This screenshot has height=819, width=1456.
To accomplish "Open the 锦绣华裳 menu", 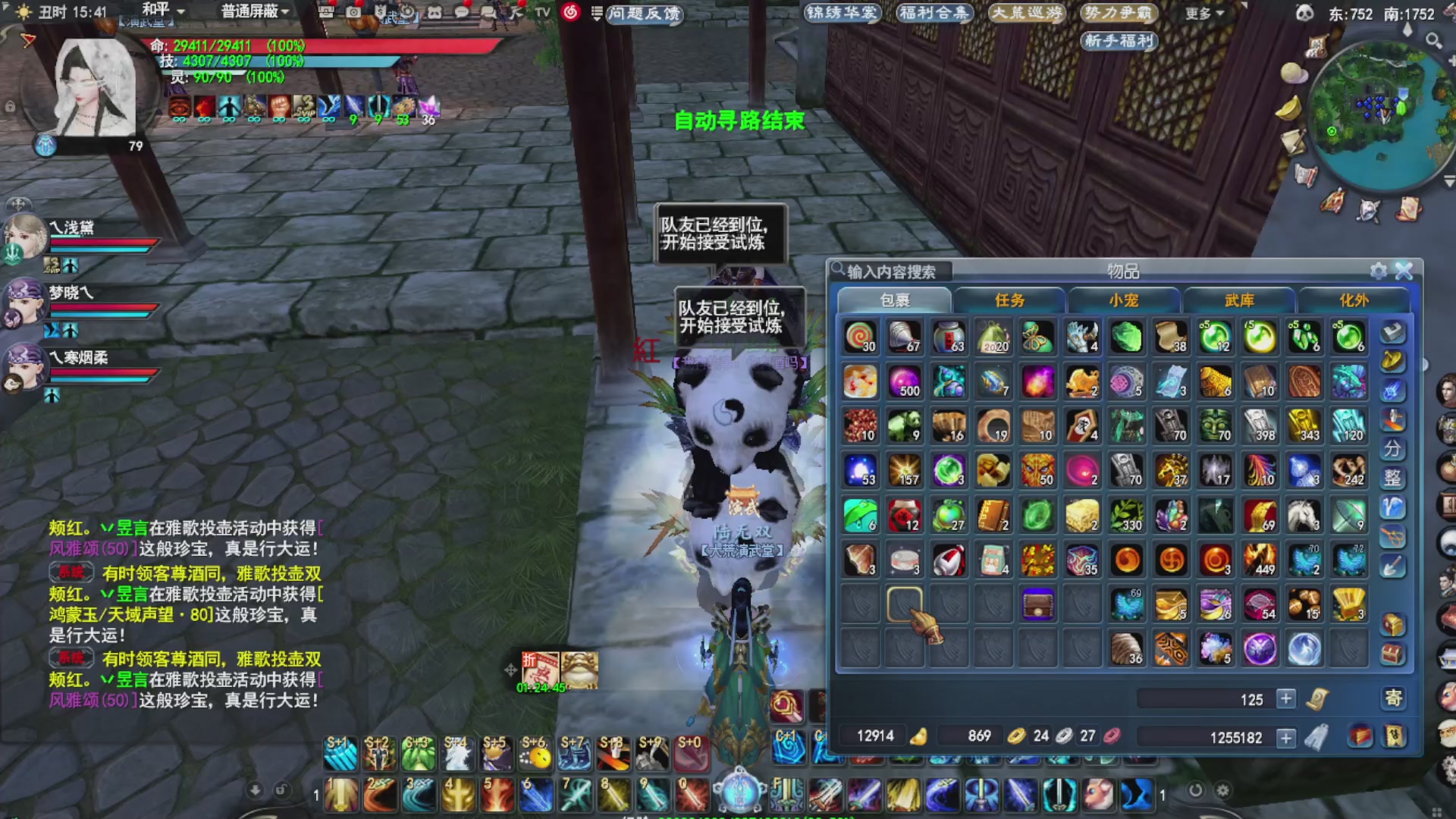I will click(x=842, y=13).
